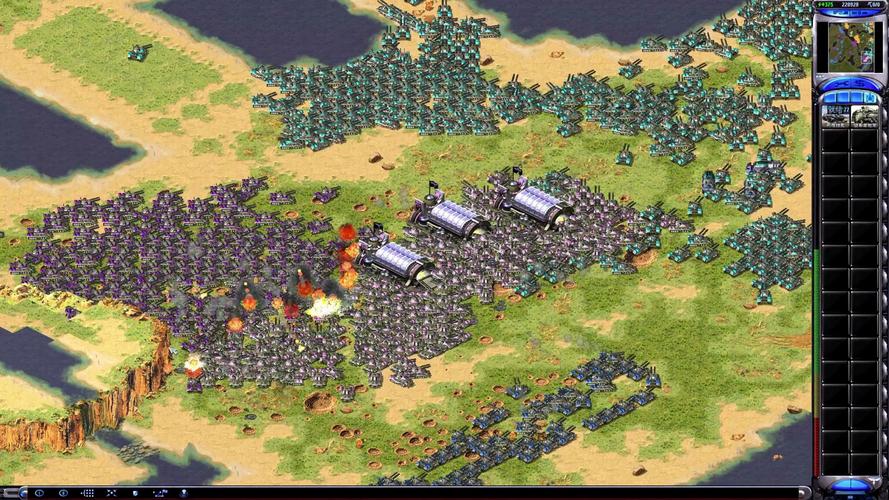The image size is (889, 500).
Task: Switch to the highlighted vehicles production tab
Action: [x=870, y=98]
